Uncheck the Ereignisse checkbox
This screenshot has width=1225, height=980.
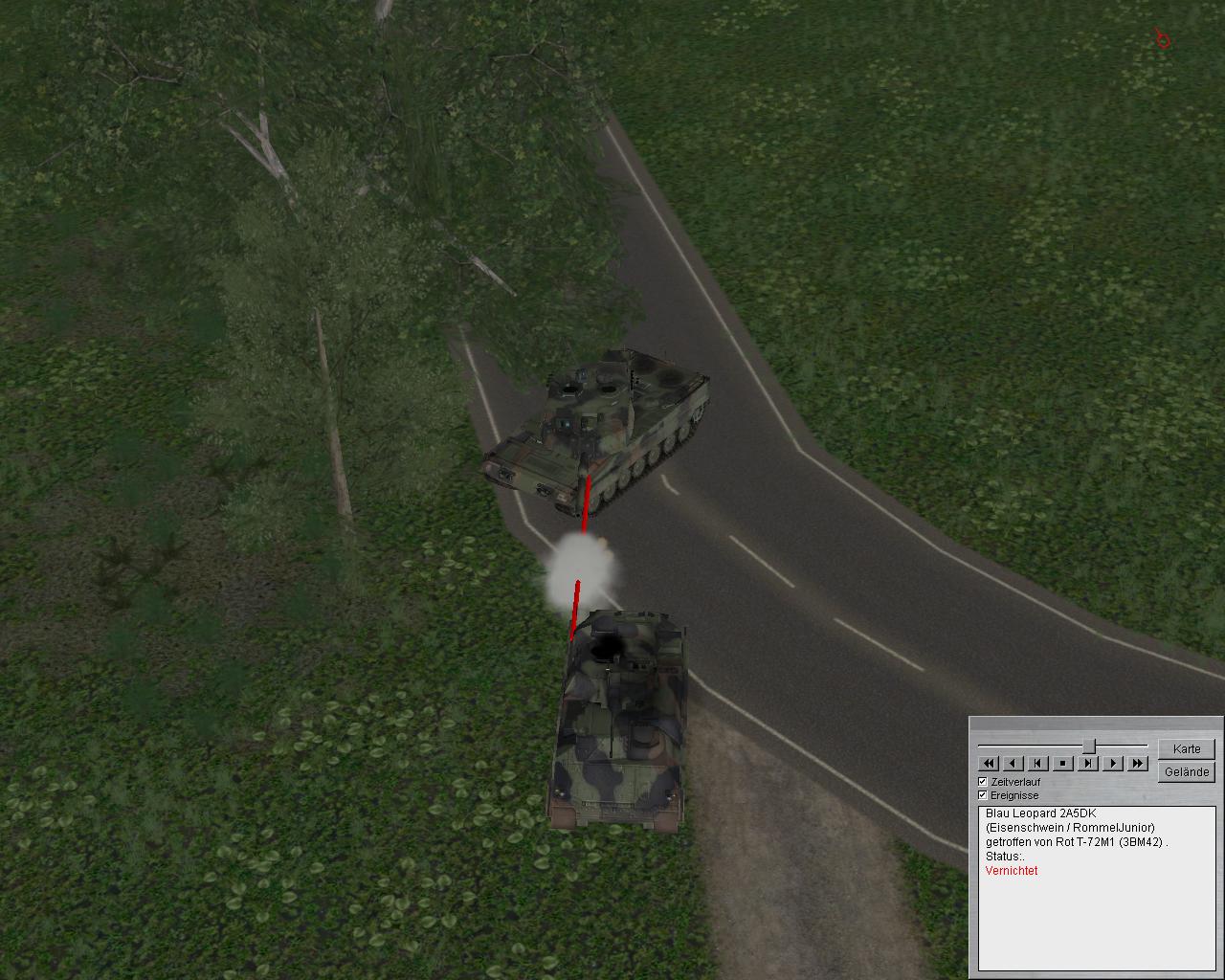(983, 795)
